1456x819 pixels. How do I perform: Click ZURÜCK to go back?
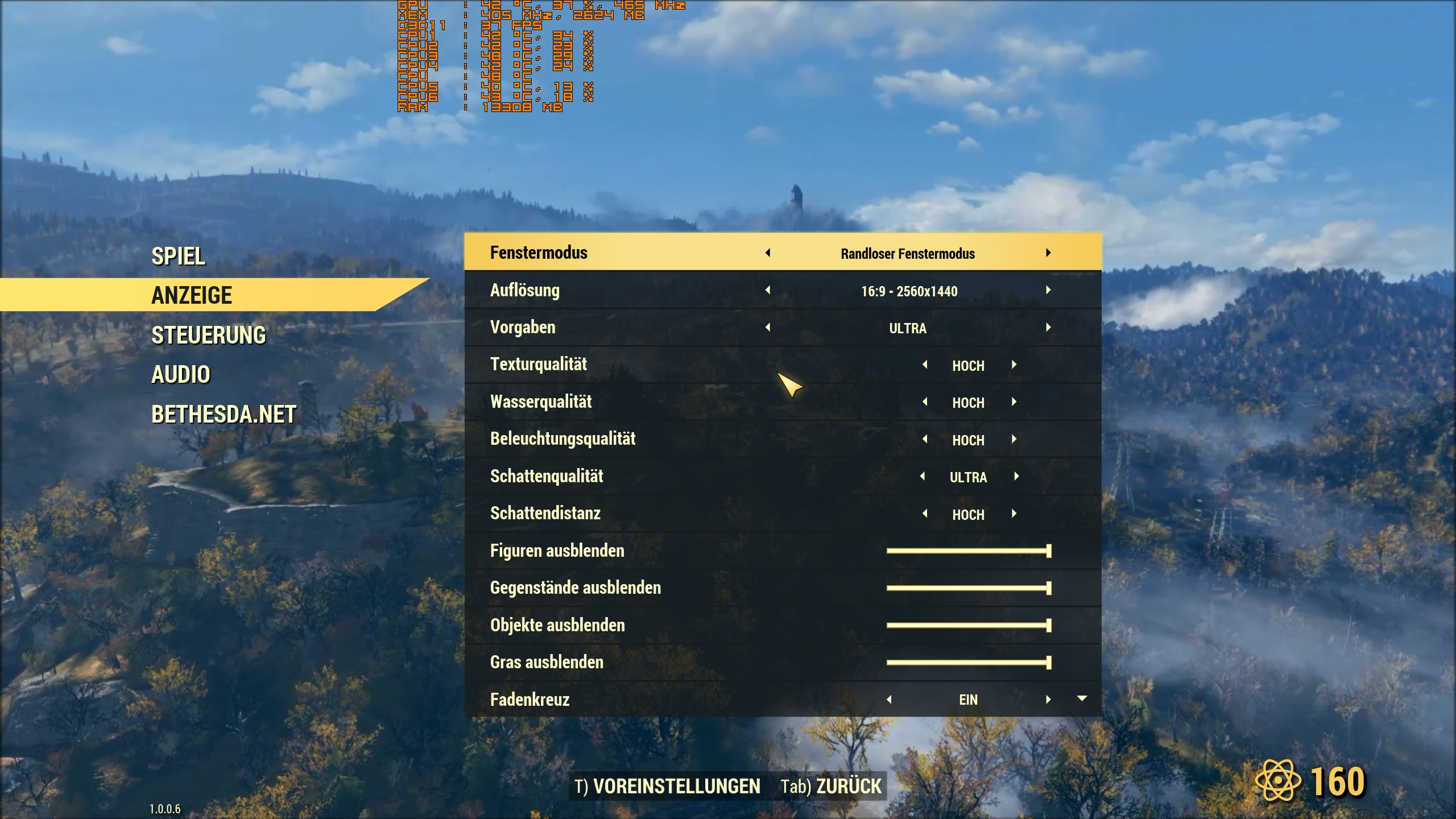click(x=847, y=785)
